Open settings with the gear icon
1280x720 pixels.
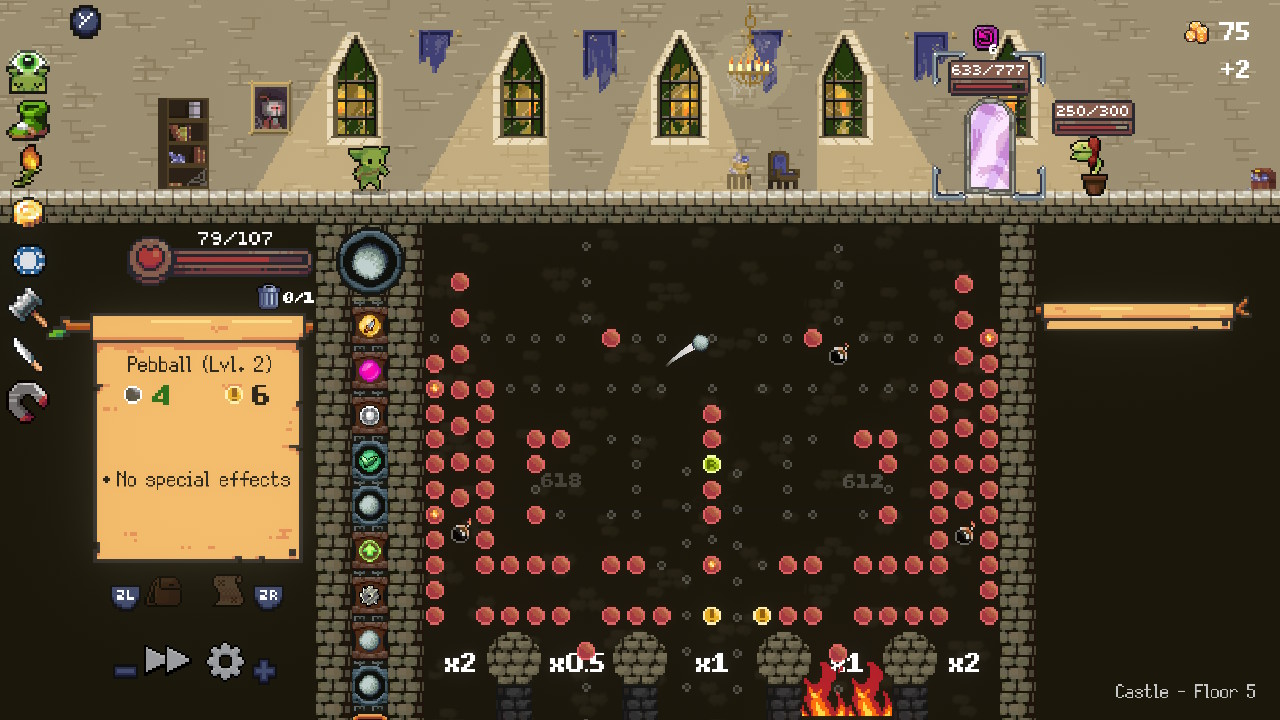pos(225,661)
